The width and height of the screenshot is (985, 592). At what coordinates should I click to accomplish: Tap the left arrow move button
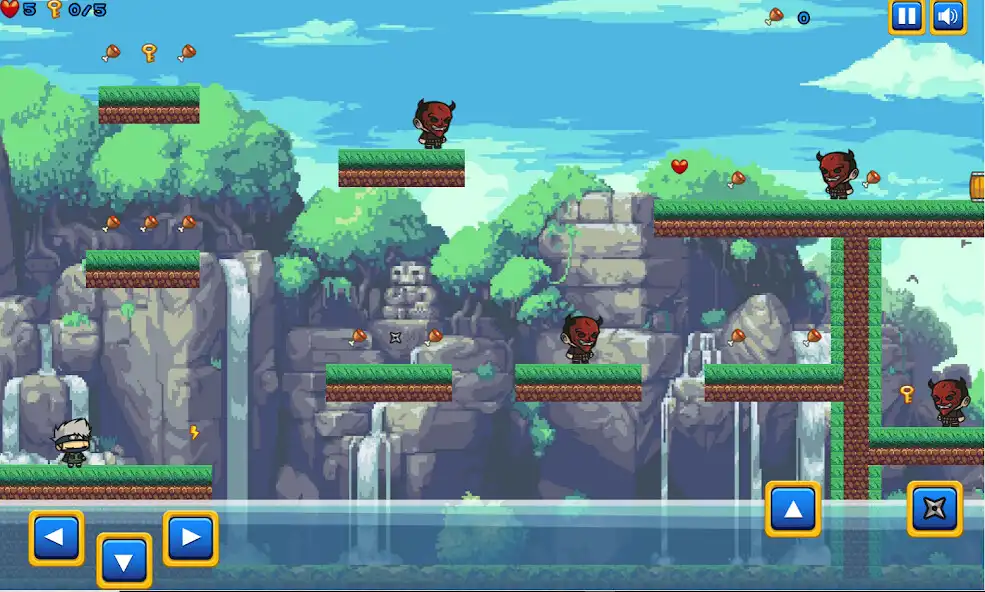click(56, 538)
